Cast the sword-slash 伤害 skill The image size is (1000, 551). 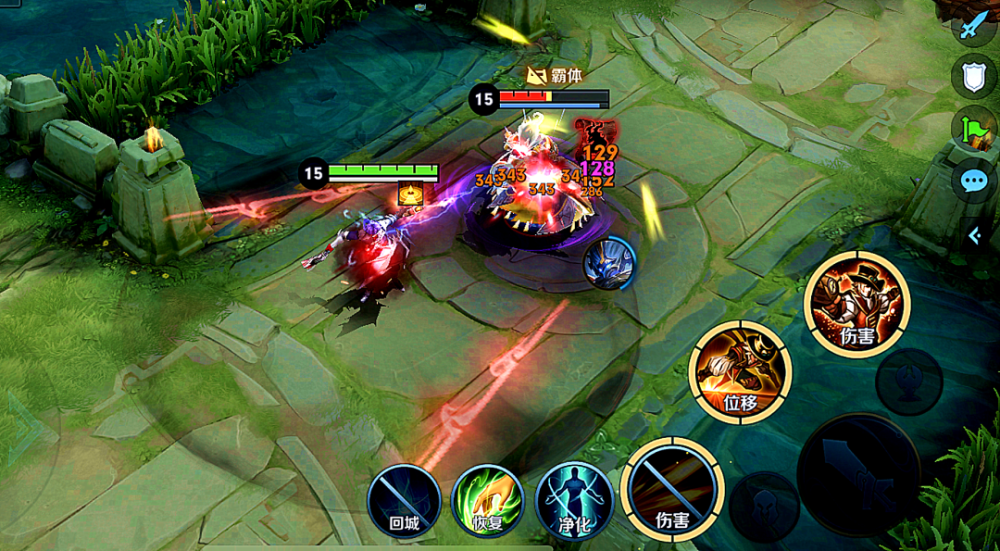pos(672,489)
